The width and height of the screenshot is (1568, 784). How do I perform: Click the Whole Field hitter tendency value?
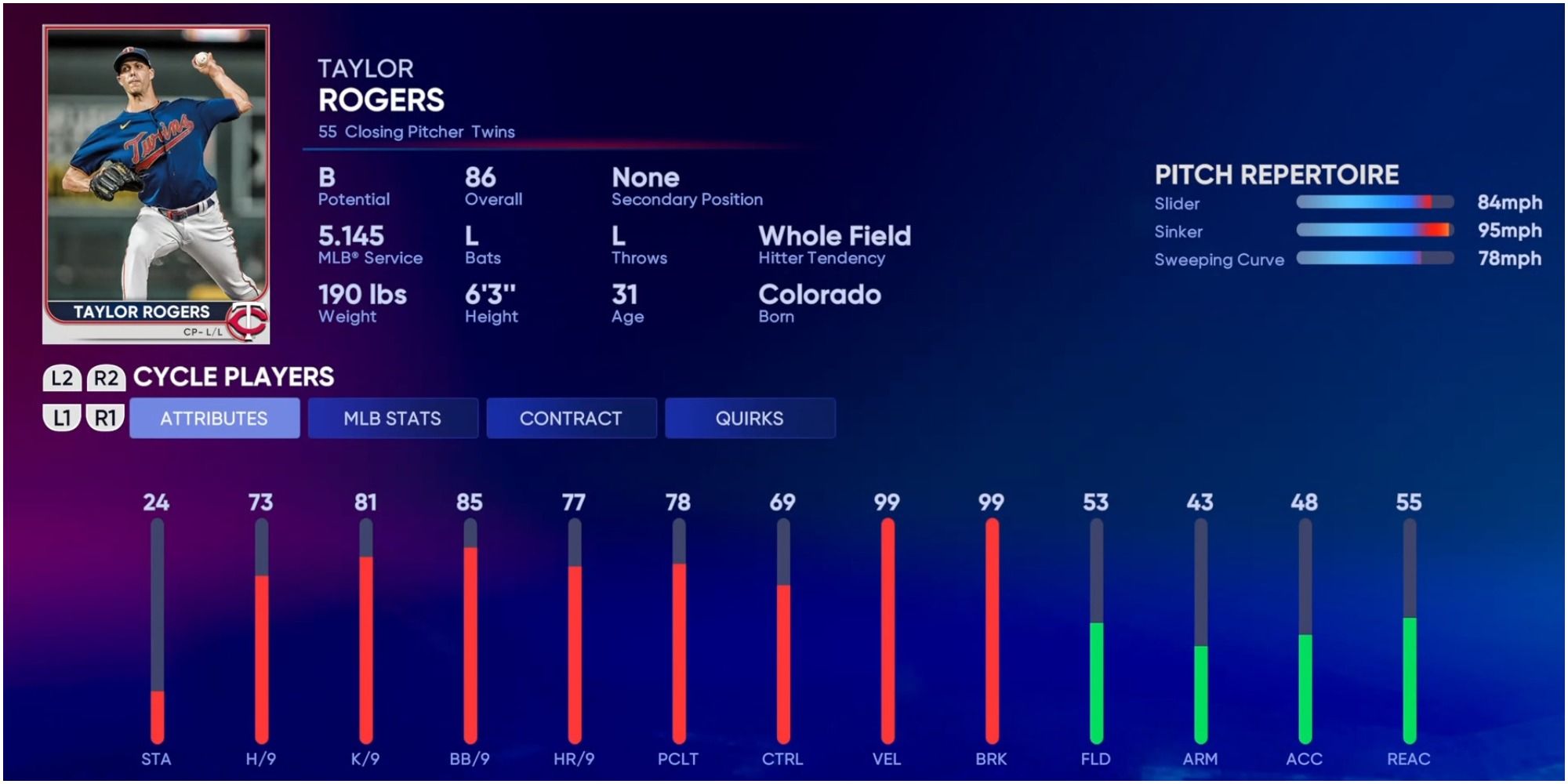[833, 234]
